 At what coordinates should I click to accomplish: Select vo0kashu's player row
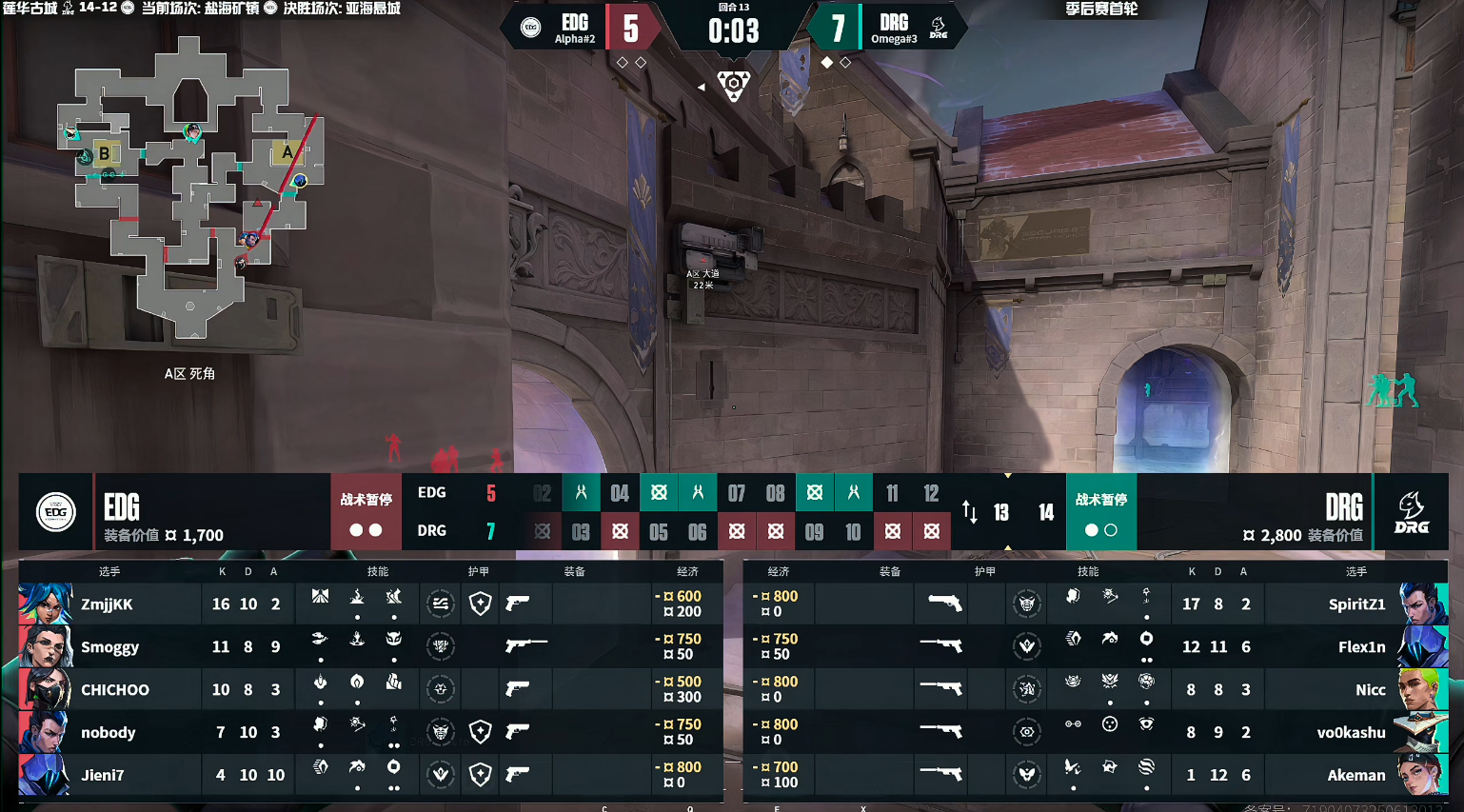(x=1351, y=733)
